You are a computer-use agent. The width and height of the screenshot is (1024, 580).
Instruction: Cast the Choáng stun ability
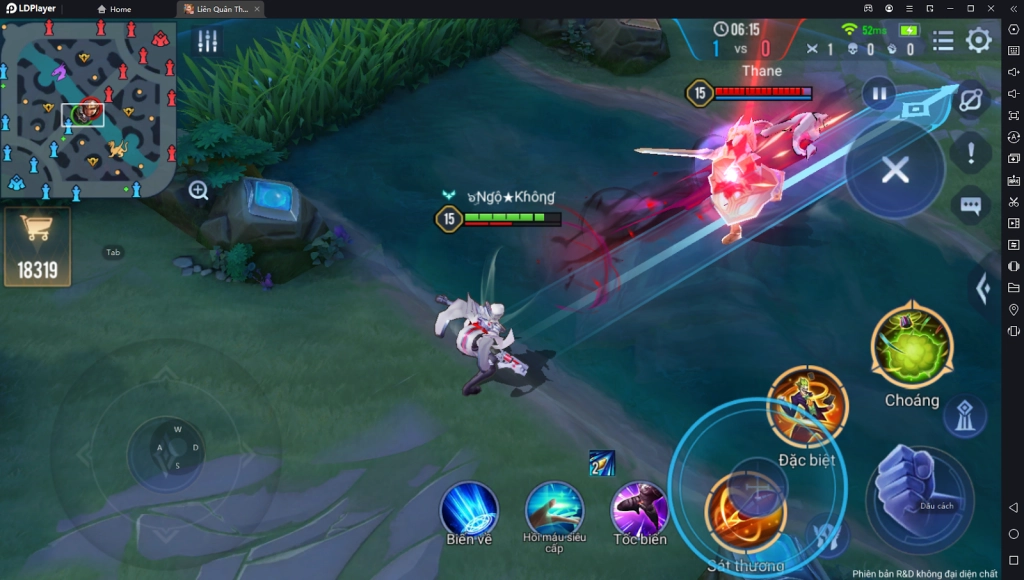pos(911,347)
